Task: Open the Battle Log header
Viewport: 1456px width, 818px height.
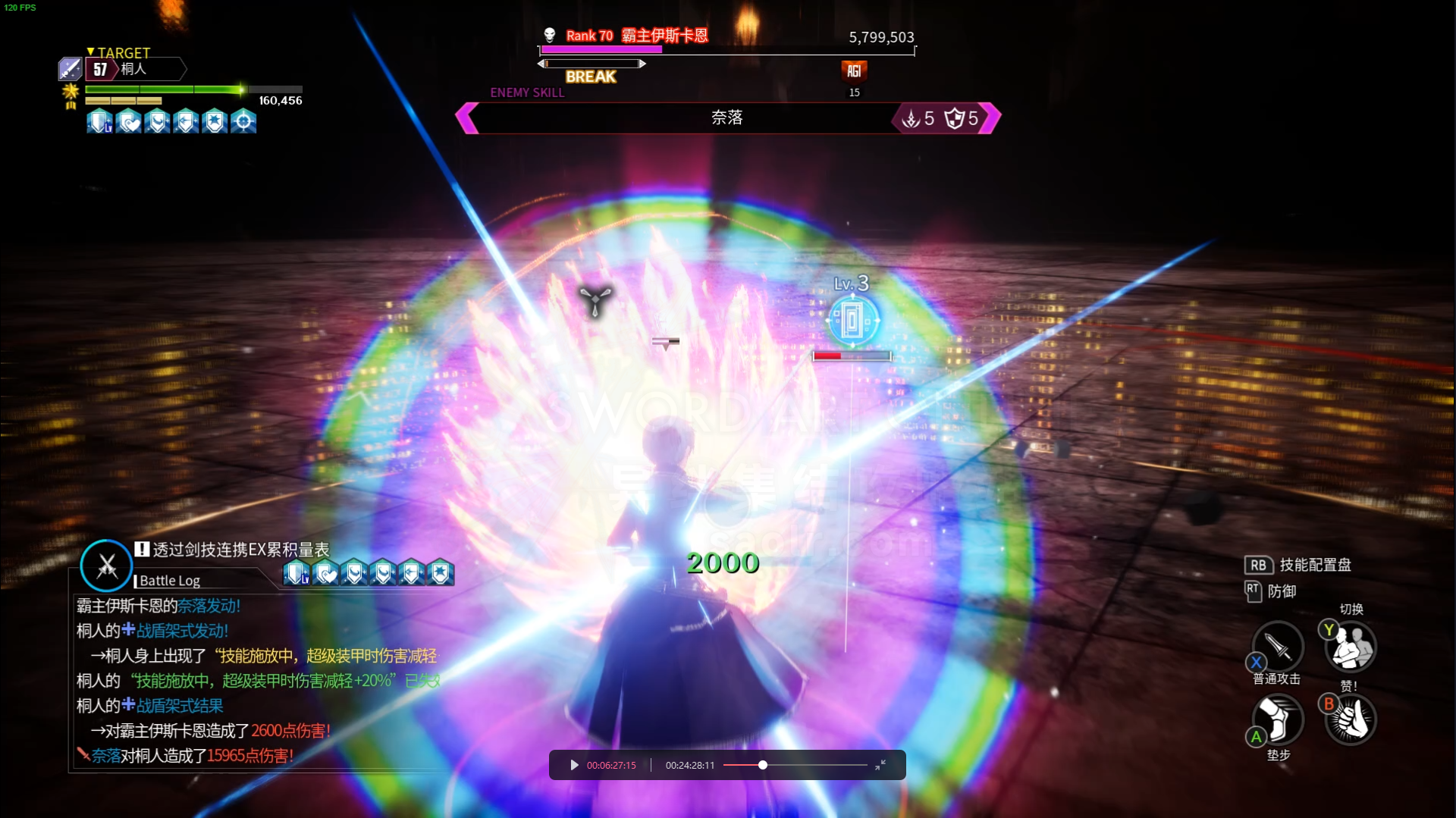Action: coord(170,581)
